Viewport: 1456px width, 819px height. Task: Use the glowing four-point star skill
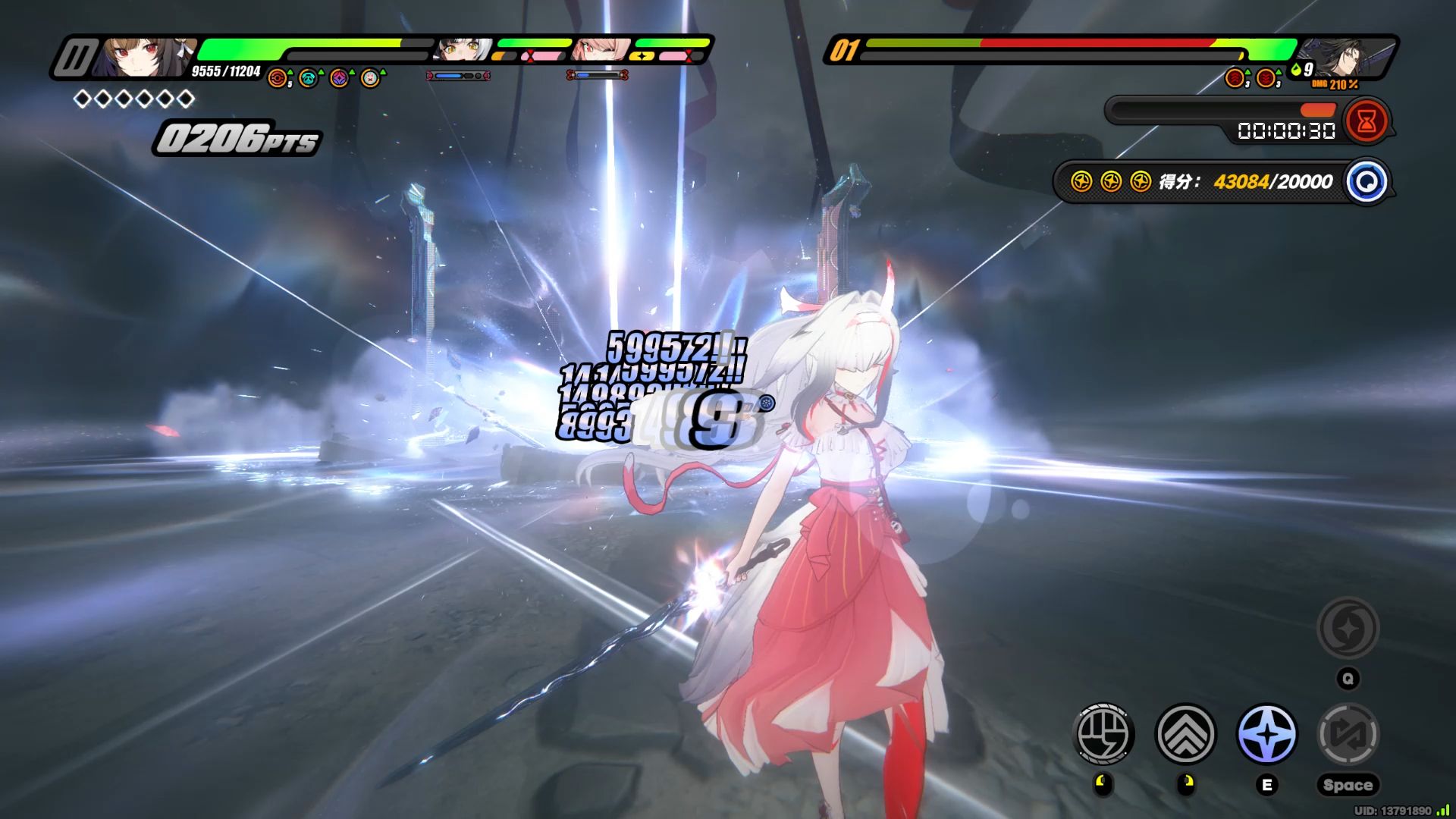click(1266, 733)
